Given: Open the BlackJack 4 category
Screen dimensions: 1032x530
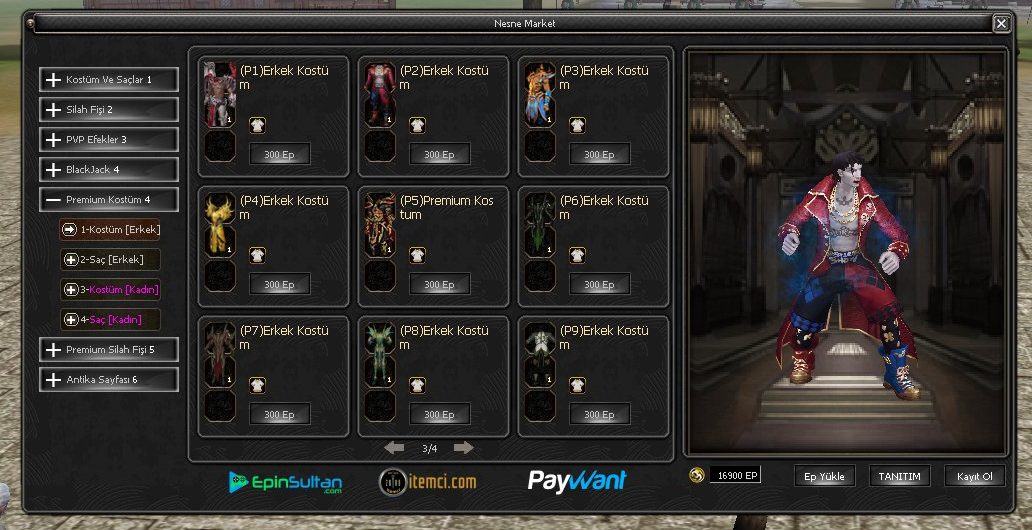Looking at the screenshot, I should tap(109, 170).
